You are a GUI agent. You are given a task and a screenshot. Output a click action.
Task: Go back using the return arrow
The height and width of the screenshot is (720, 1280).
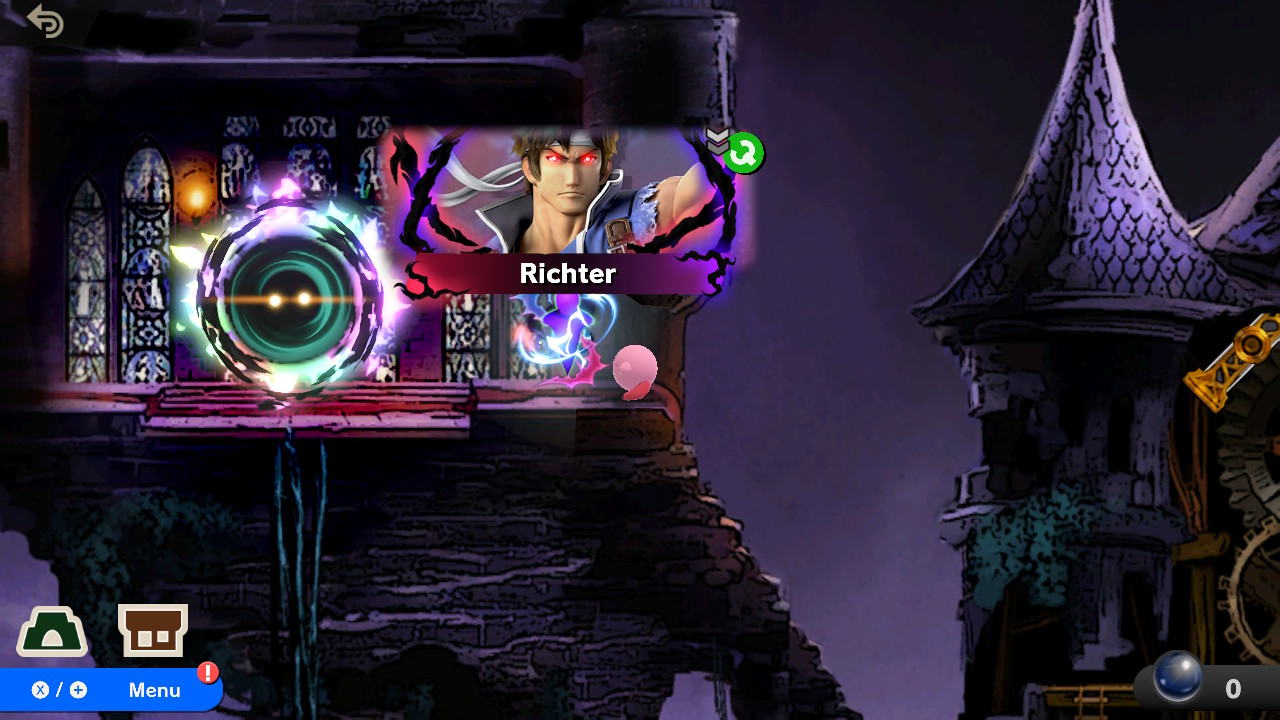pos(46,20)
